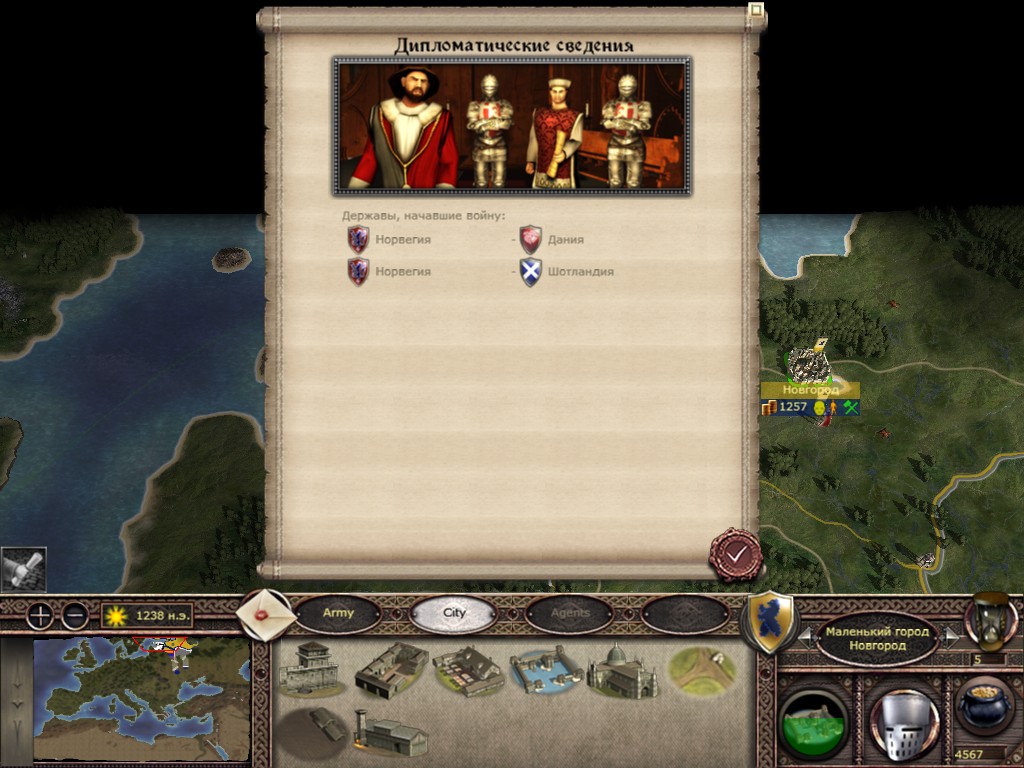This screenshot has height=768, width=1024.
Task: Switch to the City tab
Action: tap(454, 613)
